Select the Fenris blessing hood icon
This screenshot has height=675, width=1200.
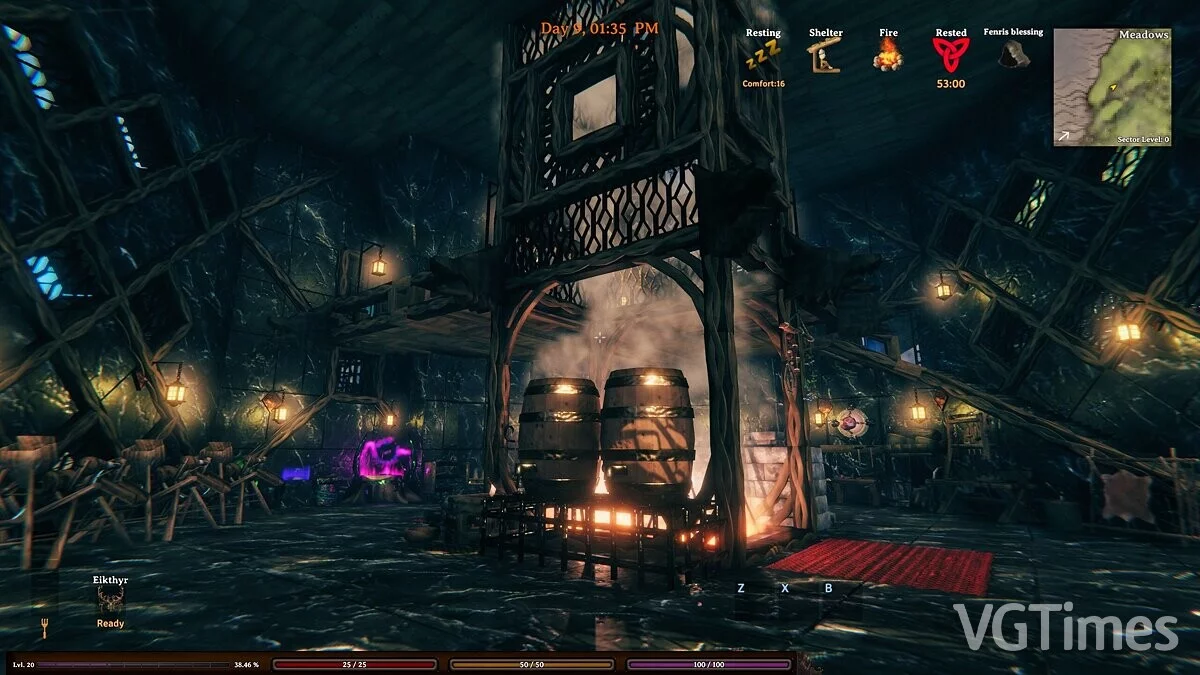[x=1013, y=54]
